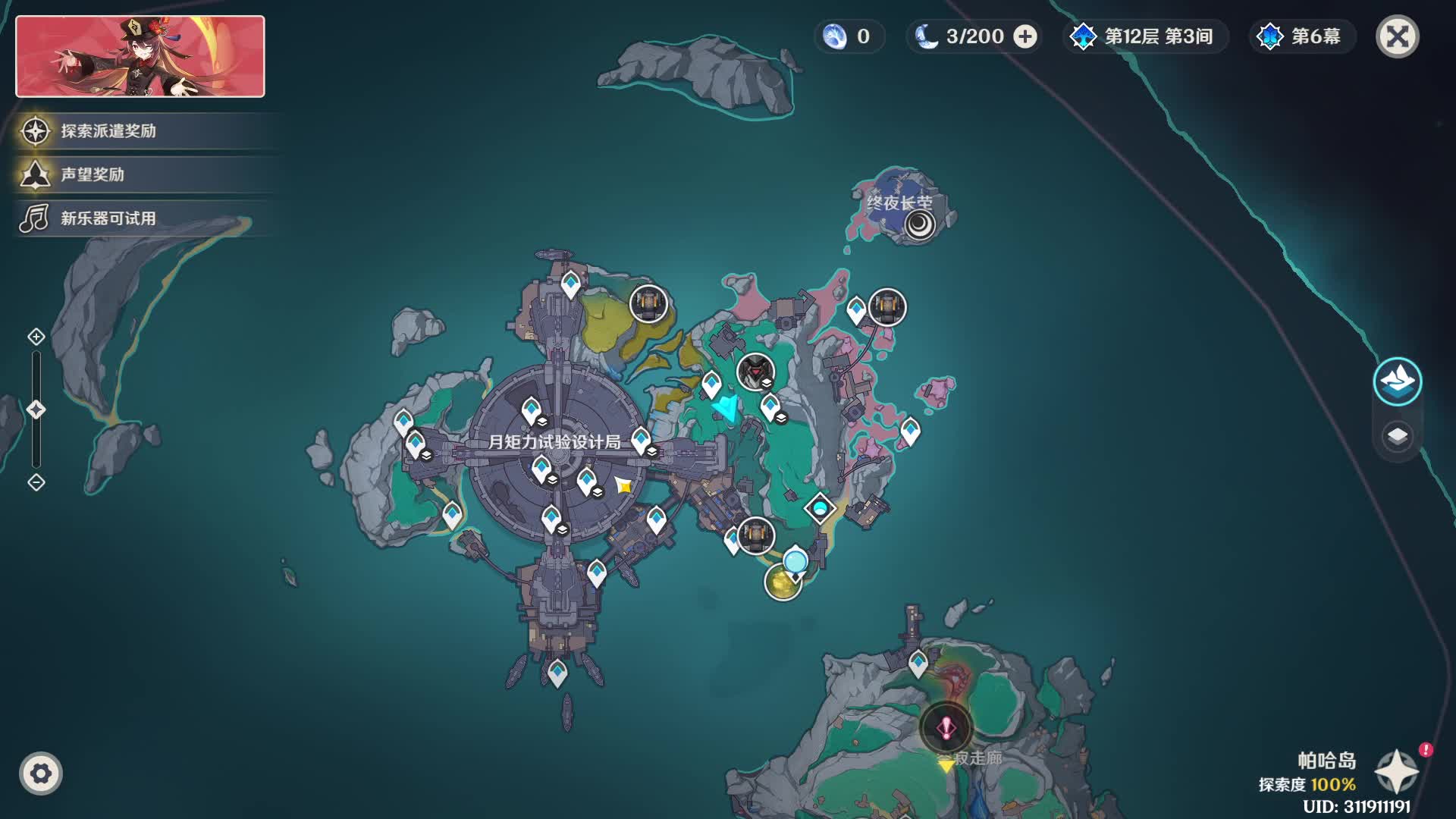Image resolution: width=1456 pixels, height=819 pixels.
Task: Select the quest exclamation marker near 走廊
Action: coord(946,729)
